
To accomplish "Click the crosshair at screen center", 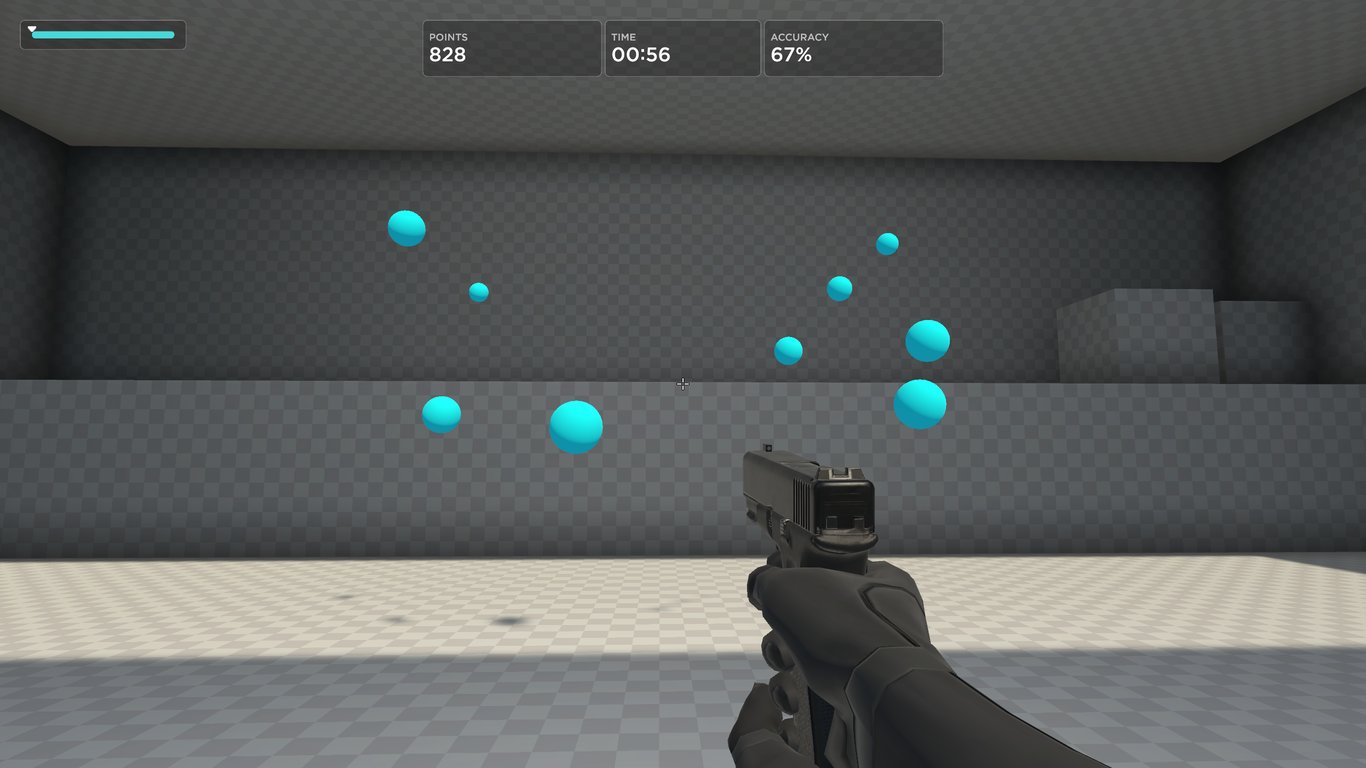I will (x=683, y=384).
